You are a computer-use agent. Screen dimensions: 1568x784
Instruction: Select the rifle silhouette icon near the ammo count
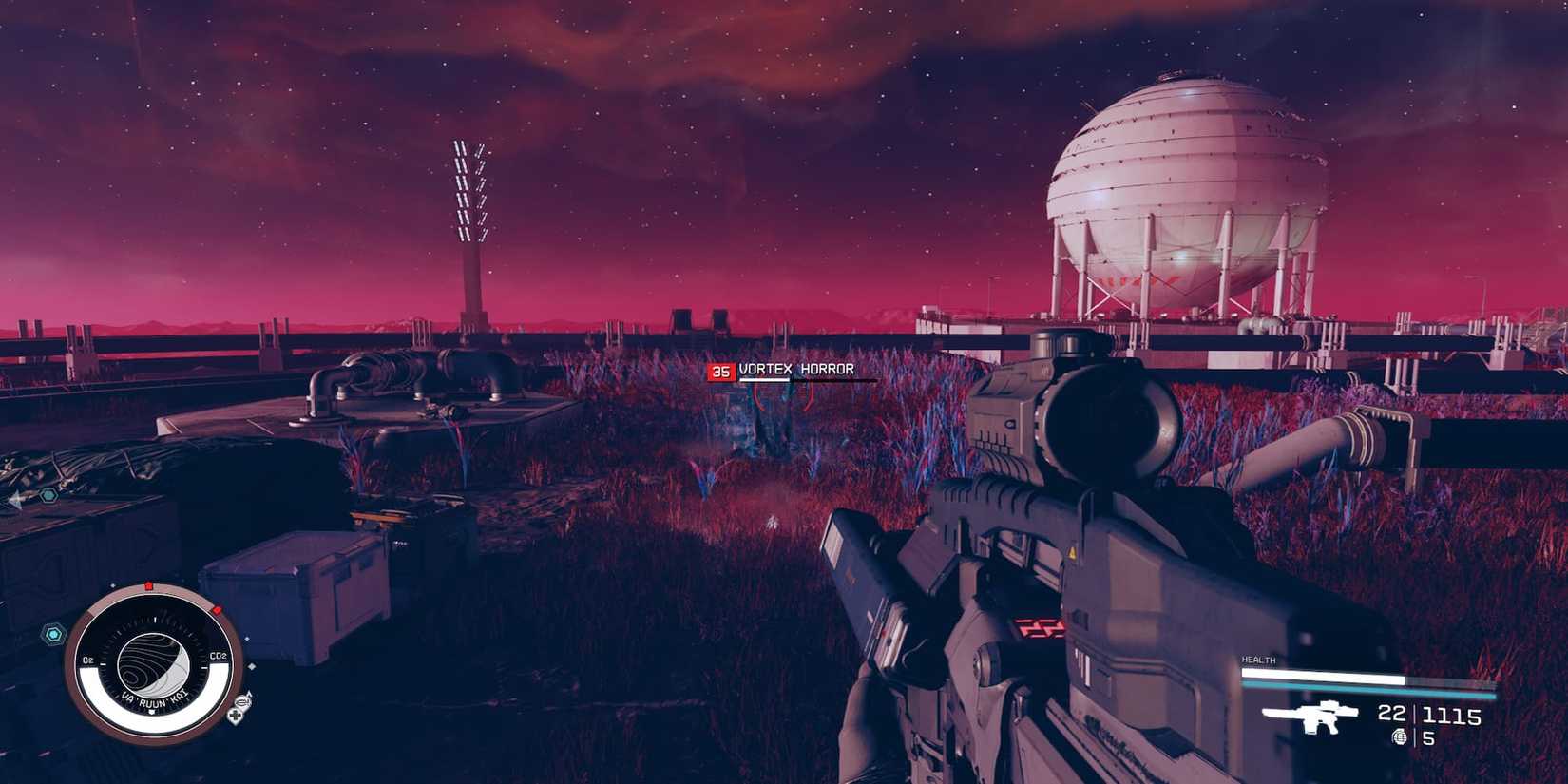(1313, 717)
